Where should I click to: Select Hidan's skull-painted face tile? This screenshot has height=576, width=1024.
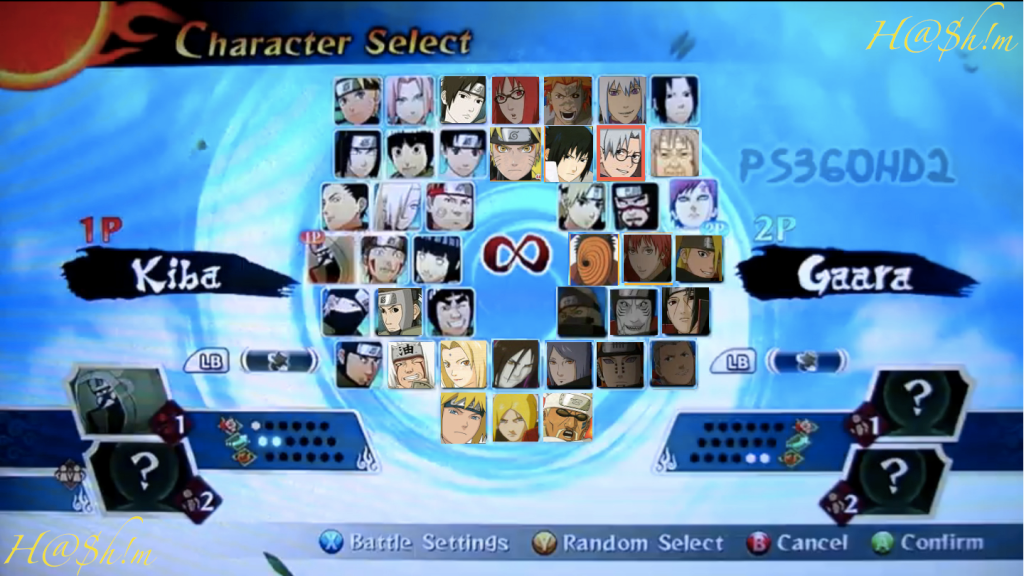634,312
